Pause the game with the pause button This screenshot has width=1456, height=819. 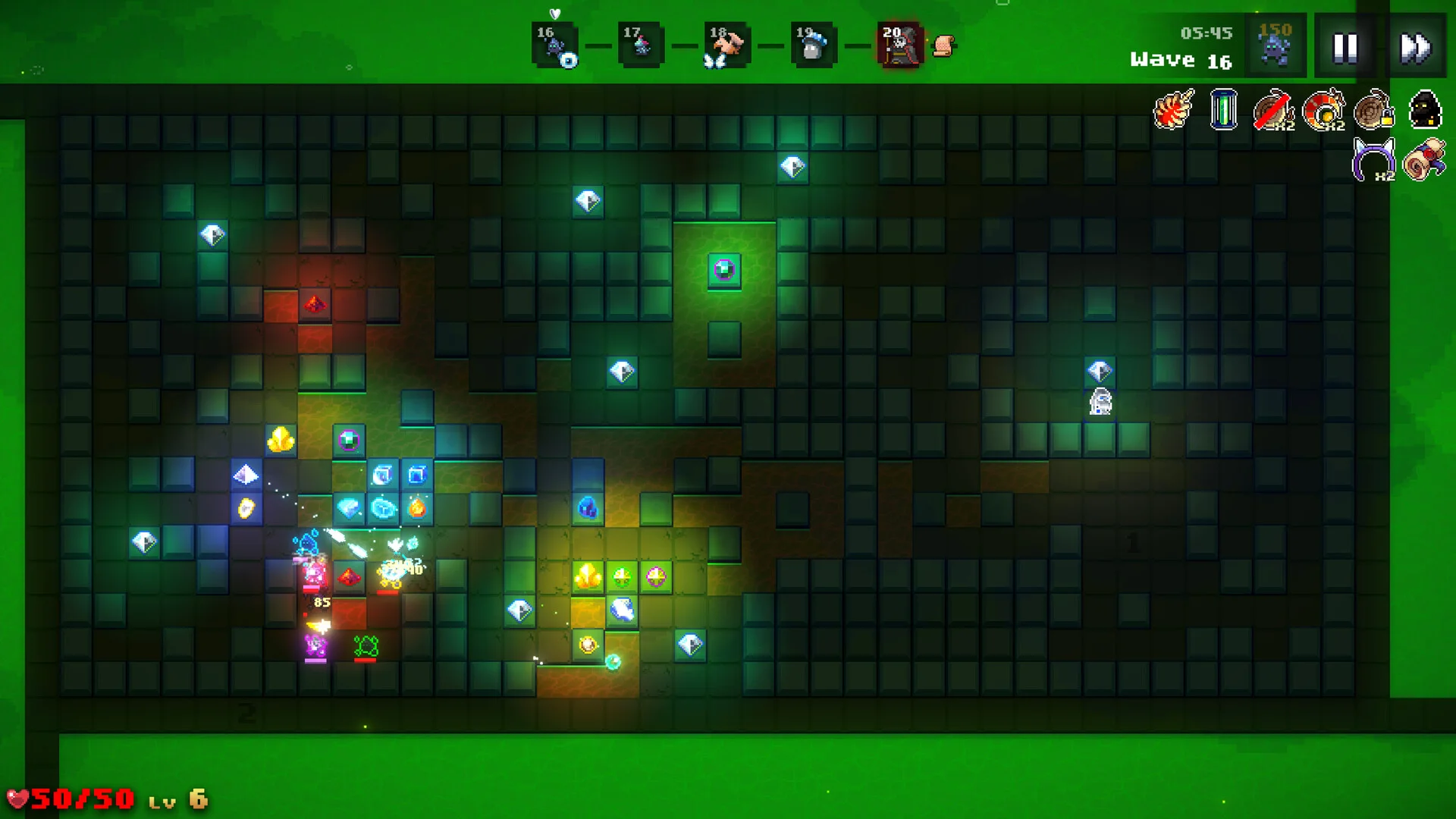(1345, 48)
